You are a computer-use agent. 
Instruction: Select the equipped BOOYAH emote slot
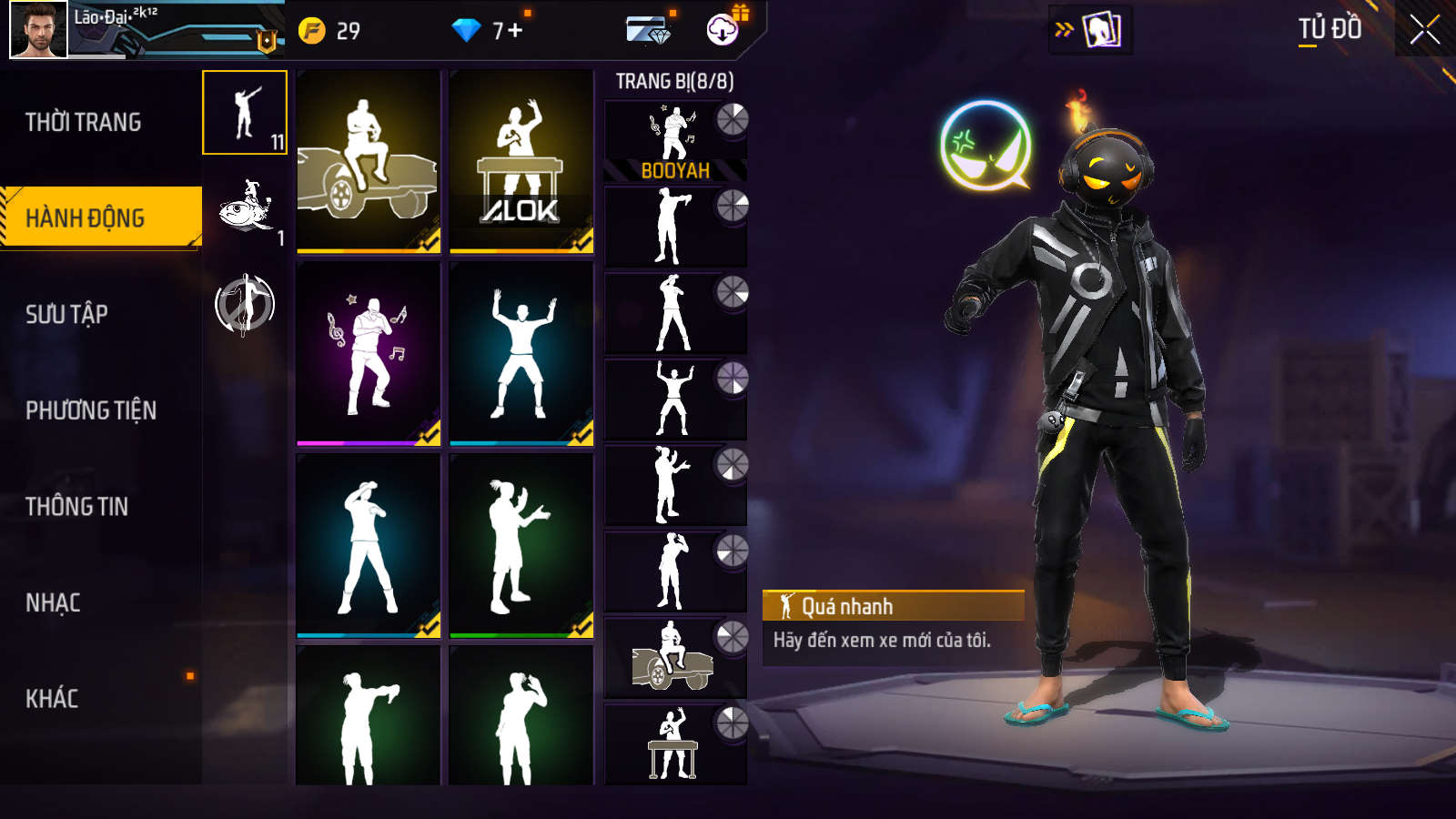[675, 140]
